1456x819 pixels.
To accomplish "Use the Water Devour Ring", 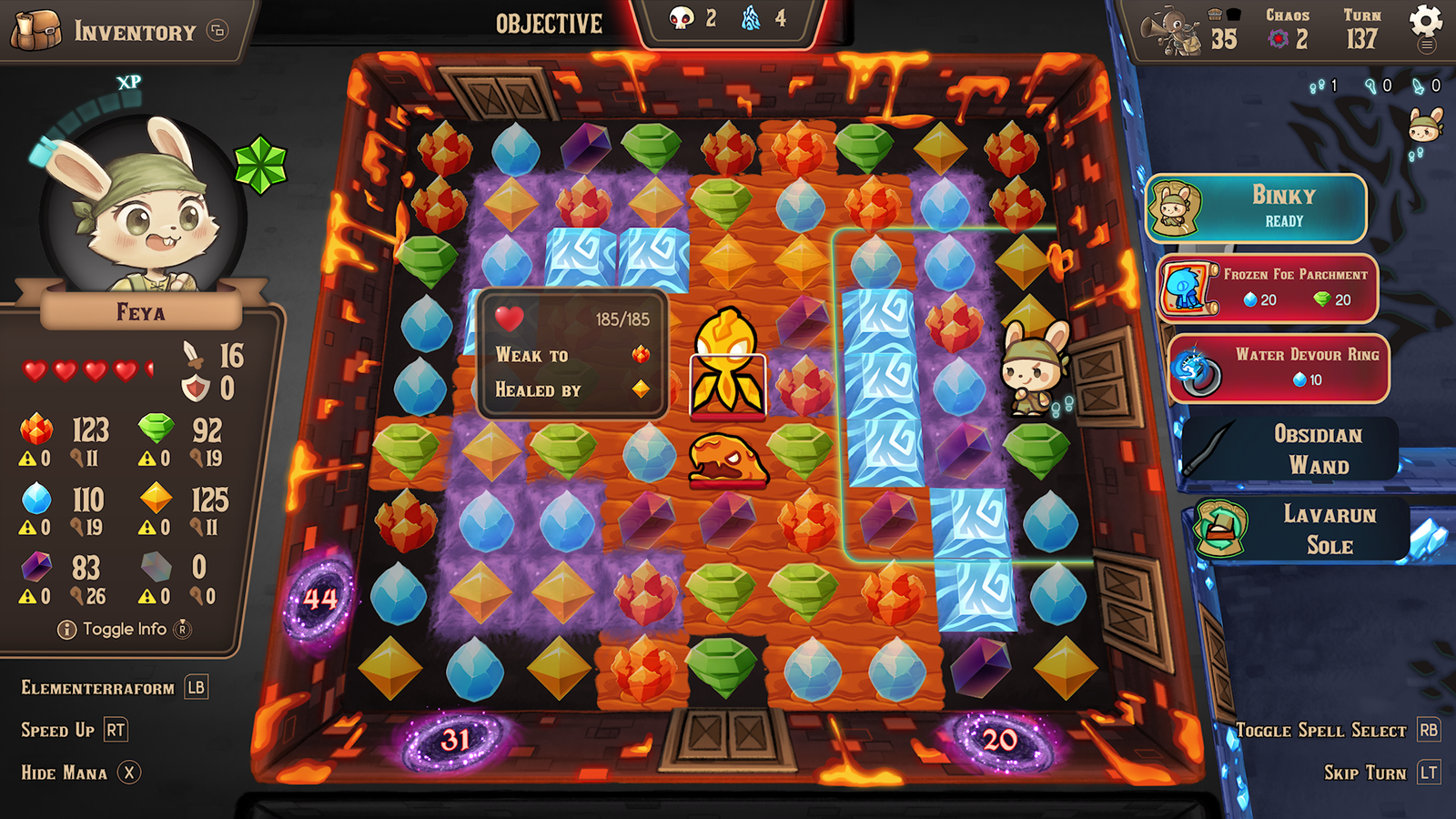I will (1278, 367).
